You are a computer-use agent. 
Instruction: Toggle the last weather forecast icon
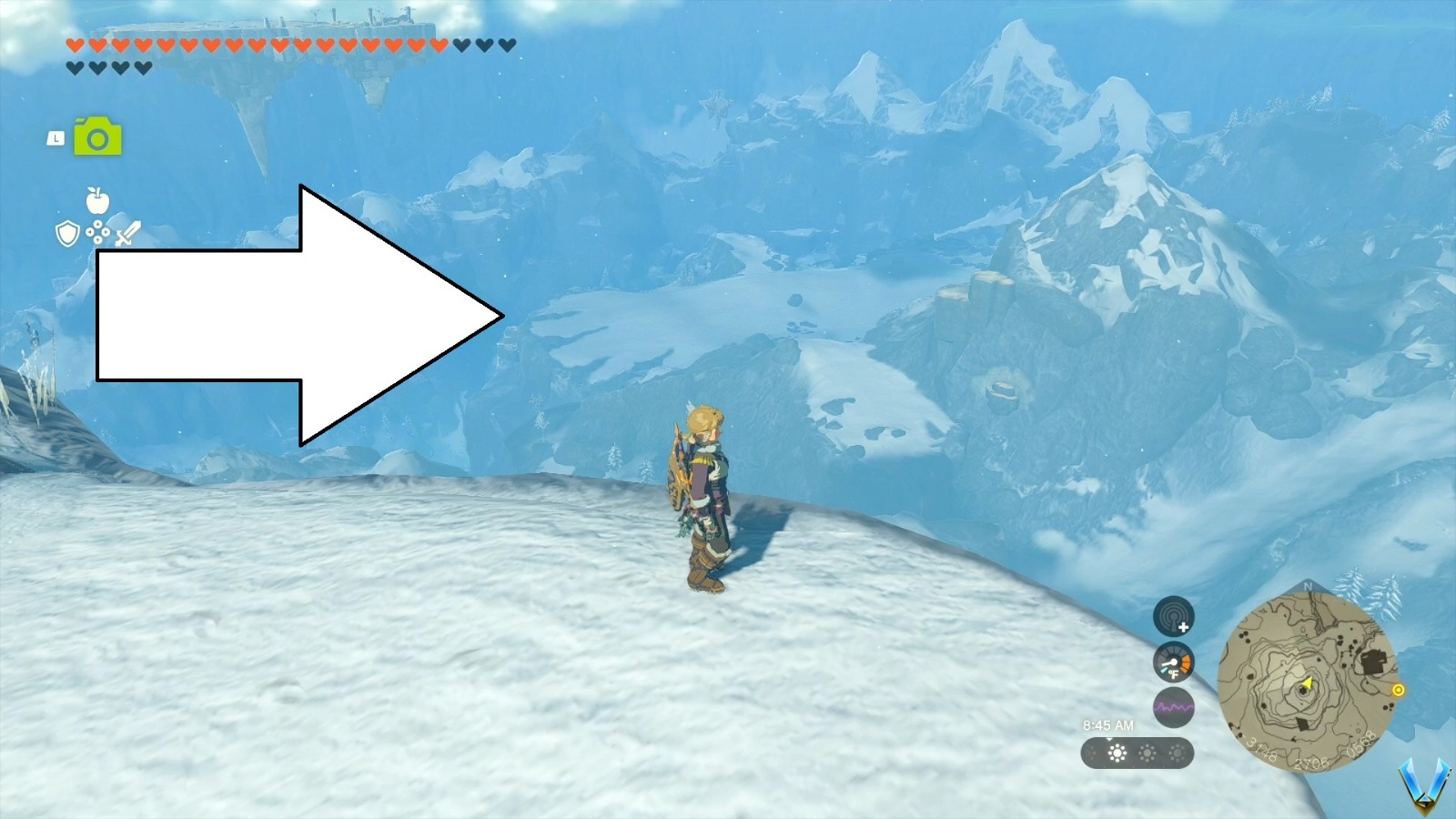[x=1177, y=753]
